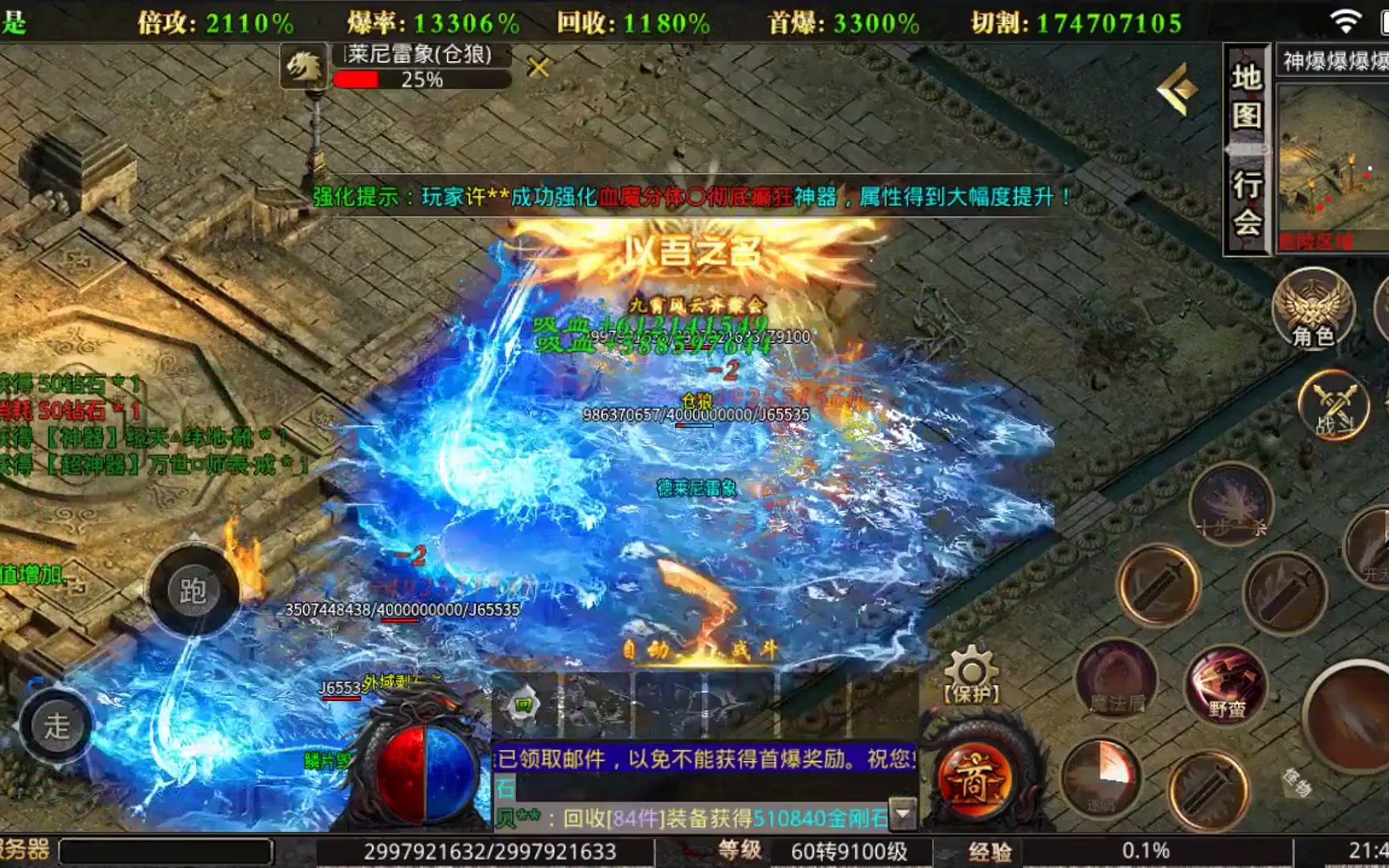
Task: Switch movement to 跑 (Run) mode
Action: point(191,591)
